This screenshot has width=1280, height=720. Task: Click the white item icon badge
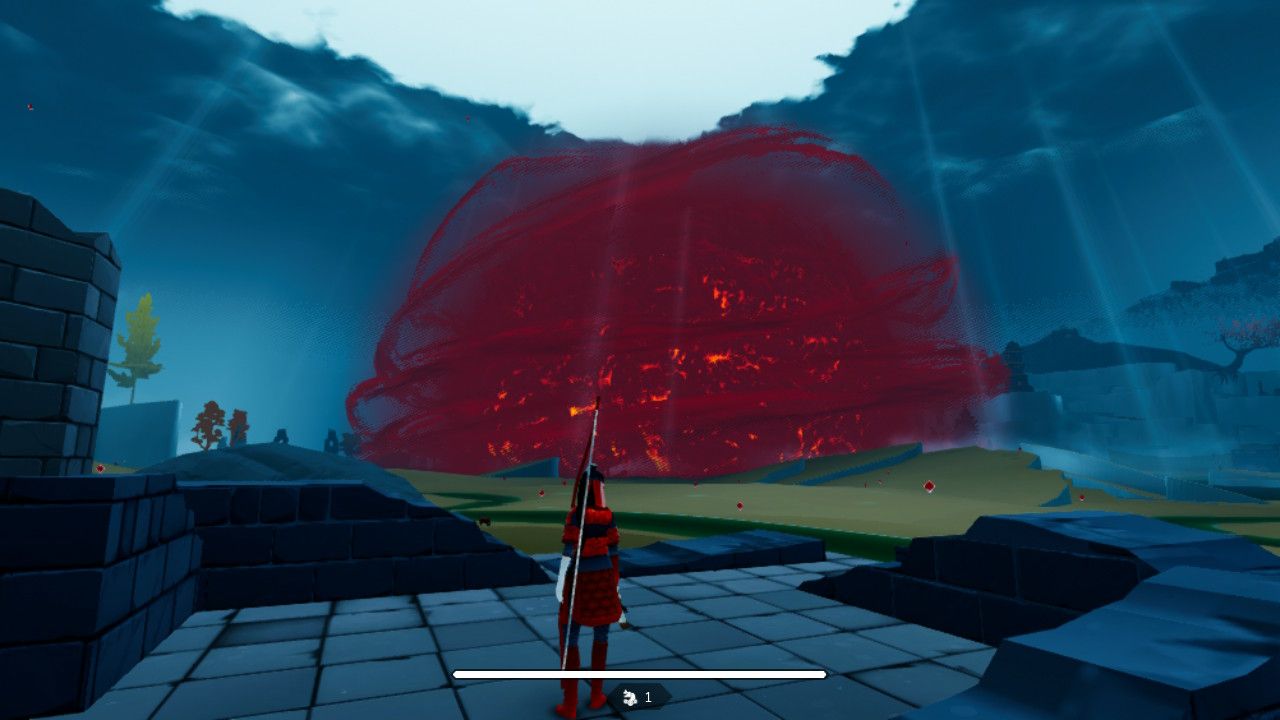[630, 697]
